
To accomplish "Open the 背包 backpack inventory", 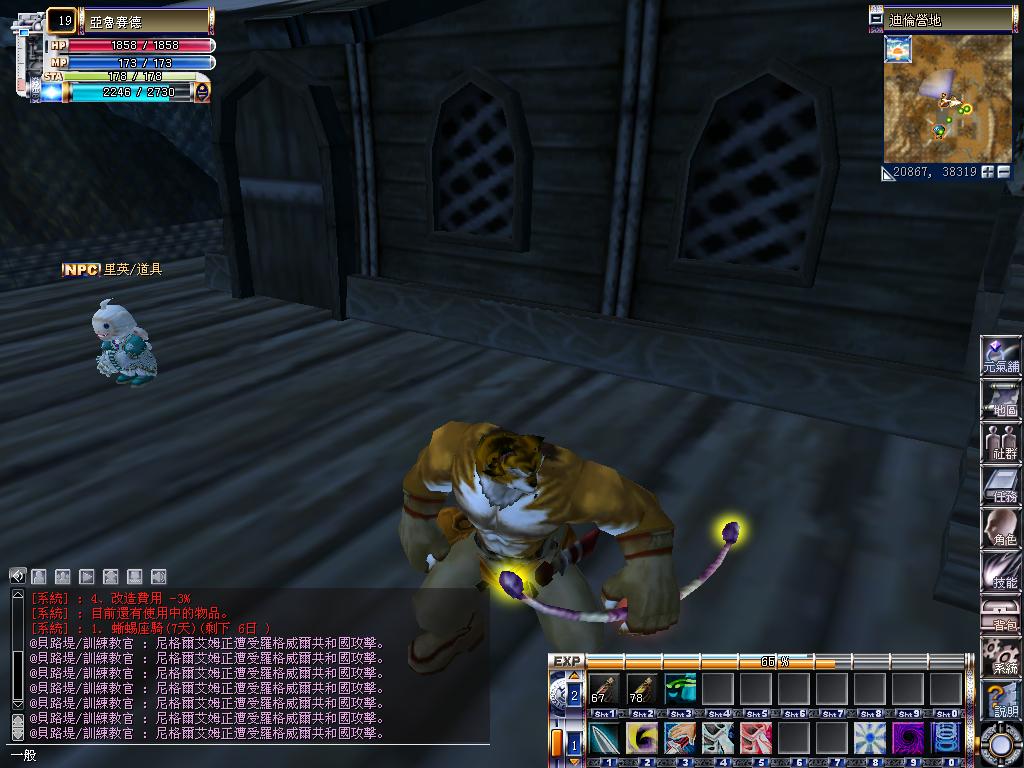I will 1000,614.
